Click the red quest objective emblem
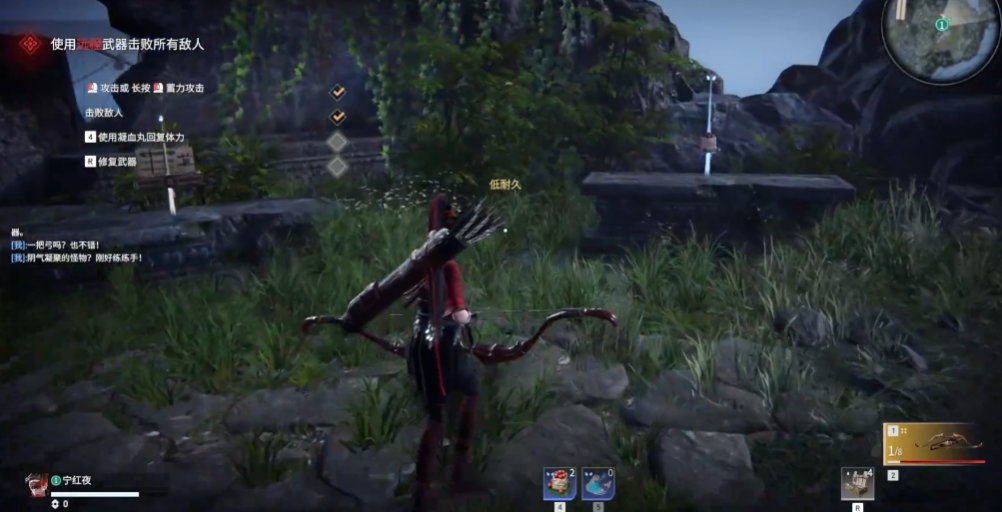 click(x=31, y=44)
